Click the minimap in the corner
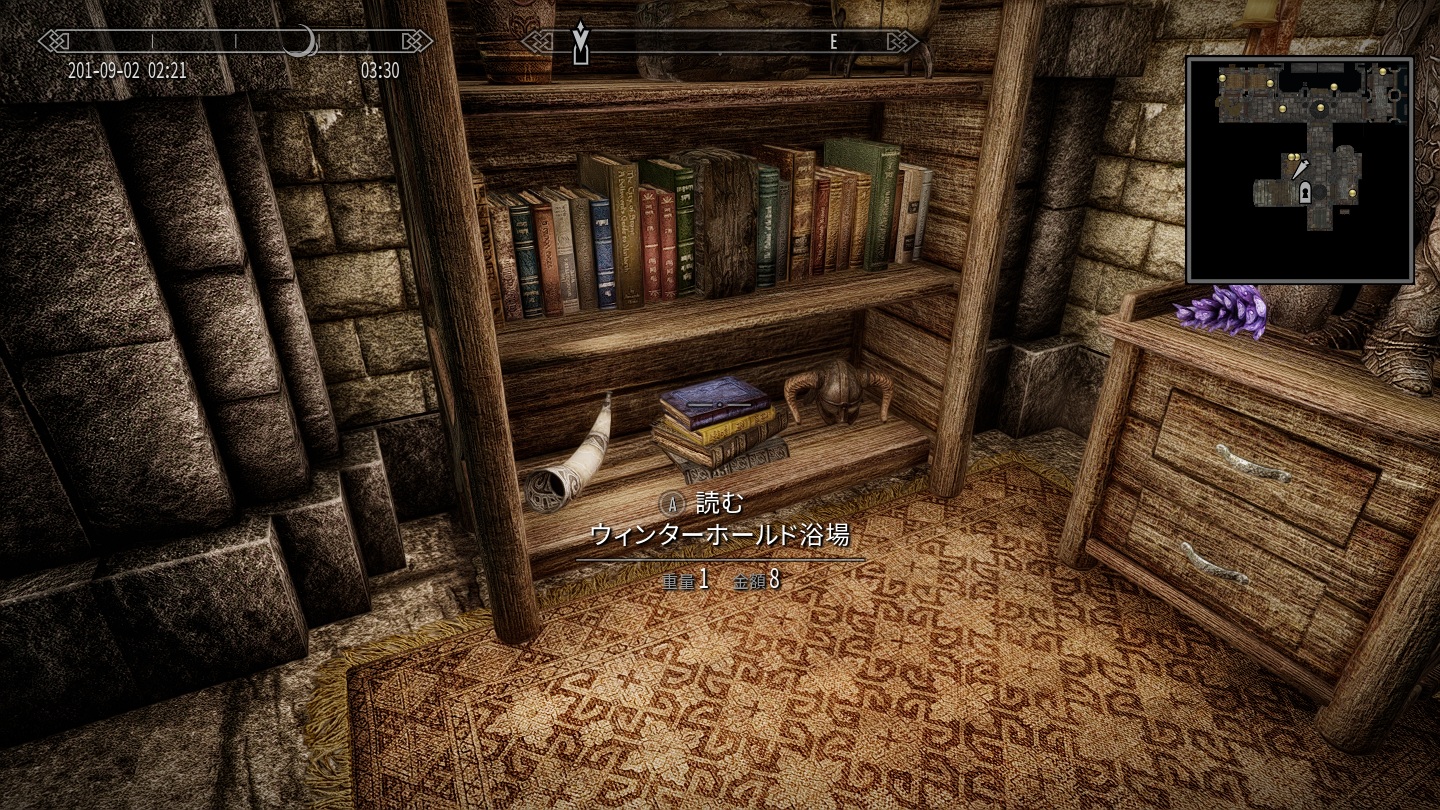1440x810 pixels. (1300, 170)
